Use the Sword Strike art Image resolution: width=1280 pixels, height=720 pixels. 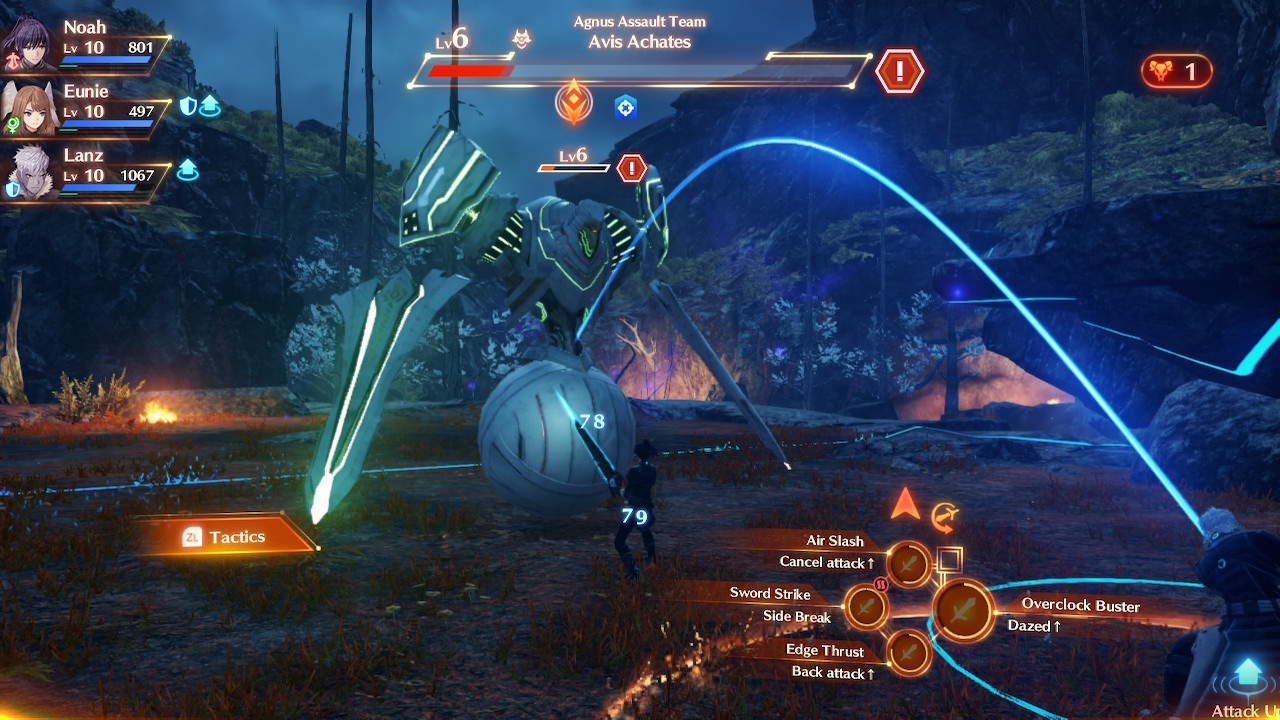pyautogui.click(x=866, y=605)
